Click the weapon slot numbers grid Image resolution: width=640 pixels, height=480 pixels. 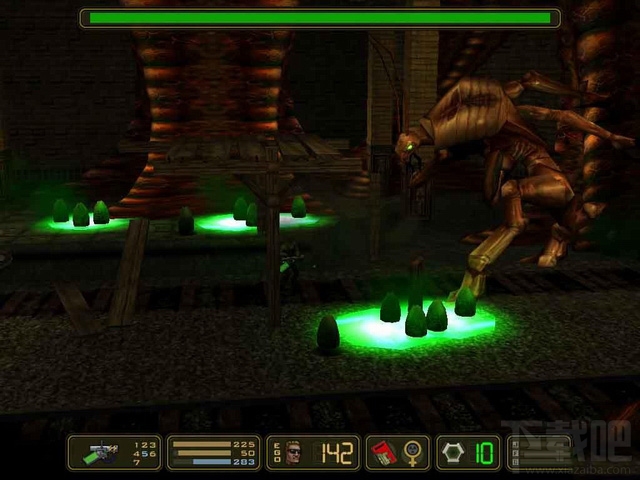145,453
